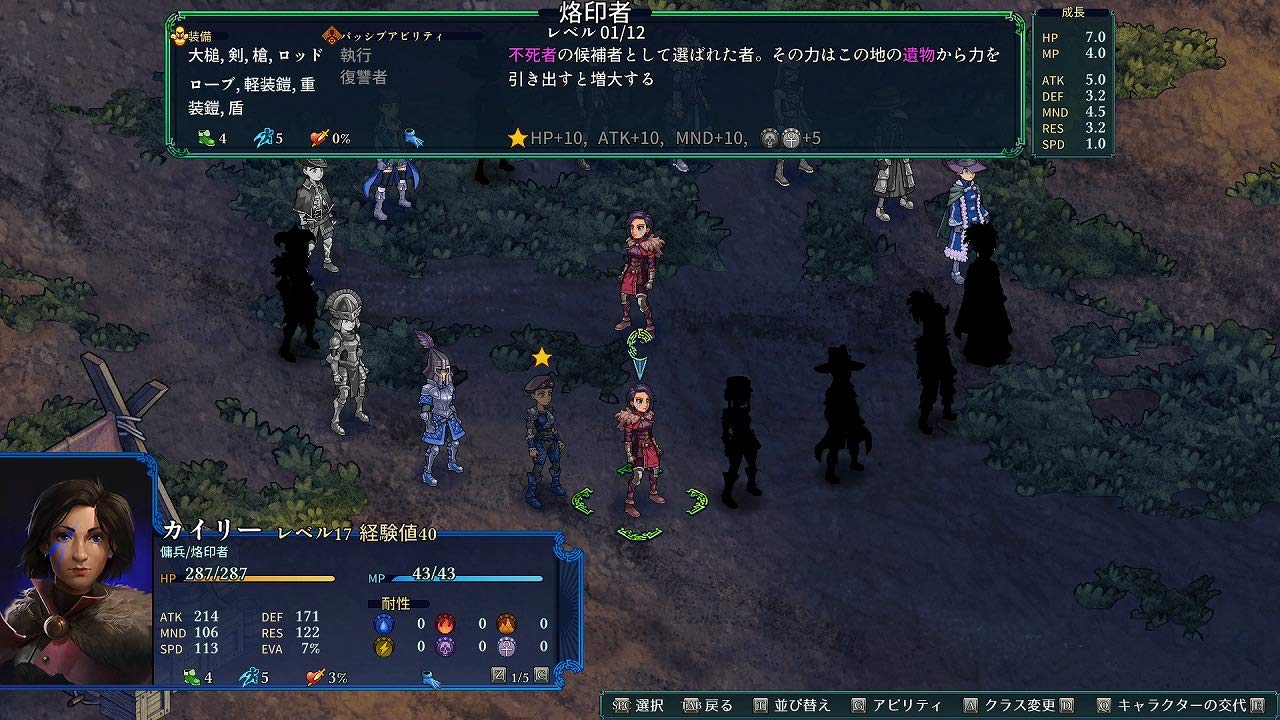This screenshot has width=1280, height=720.
Task: Select the lightning resistance icon
Action: coord(383,646)
